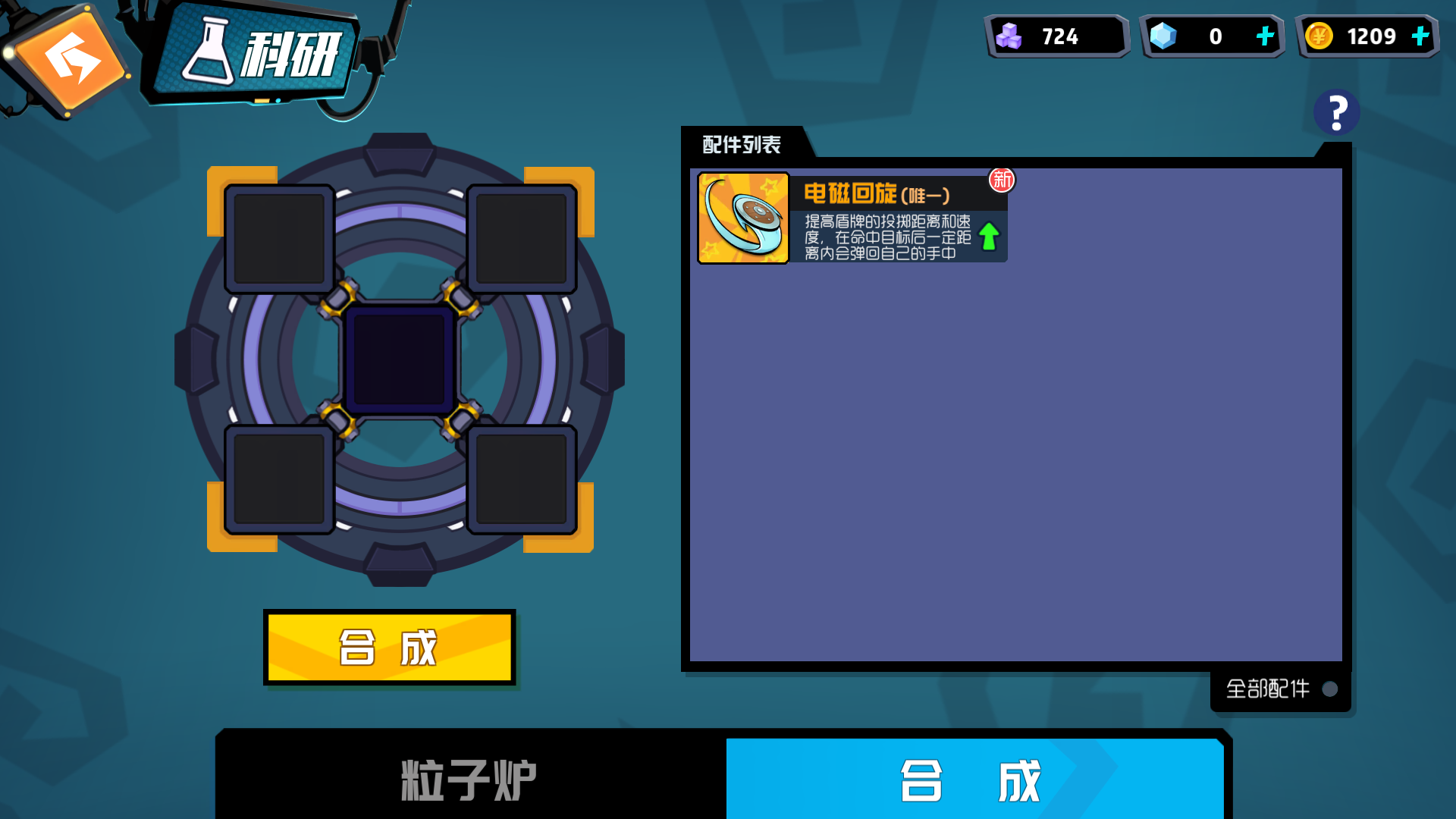
Task: Click the bottom-right material slot
Action: pos(521,479)
